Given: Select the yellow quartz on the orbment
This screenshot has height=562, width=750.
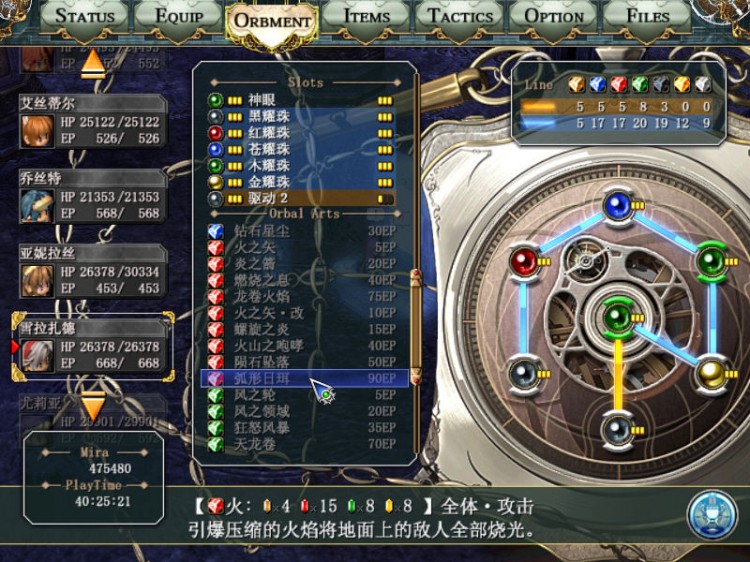Looking at the screenshot, I should (712, 371).
